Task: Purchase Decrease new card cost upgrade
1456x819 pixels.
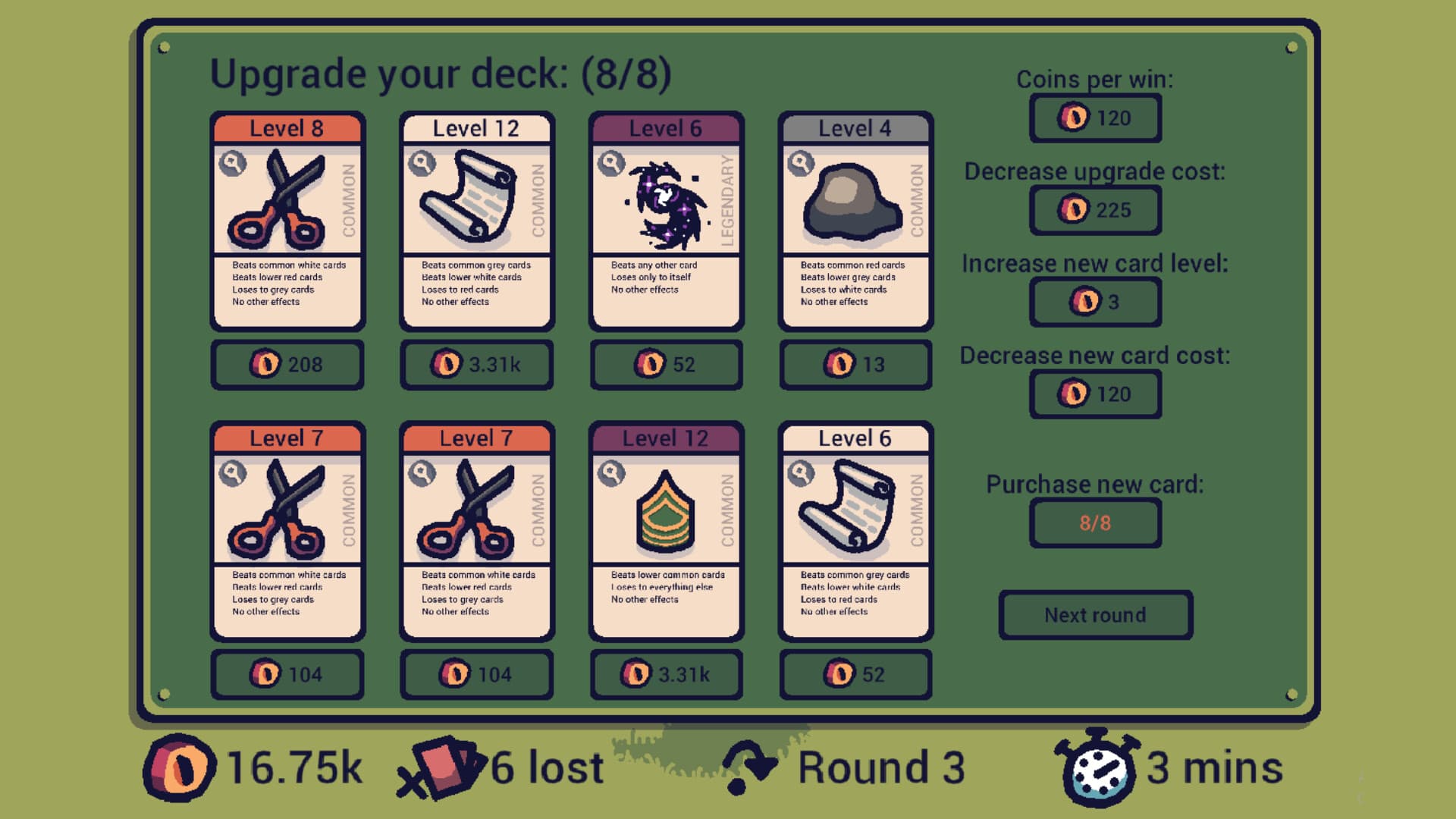Action: point(1095,394)
